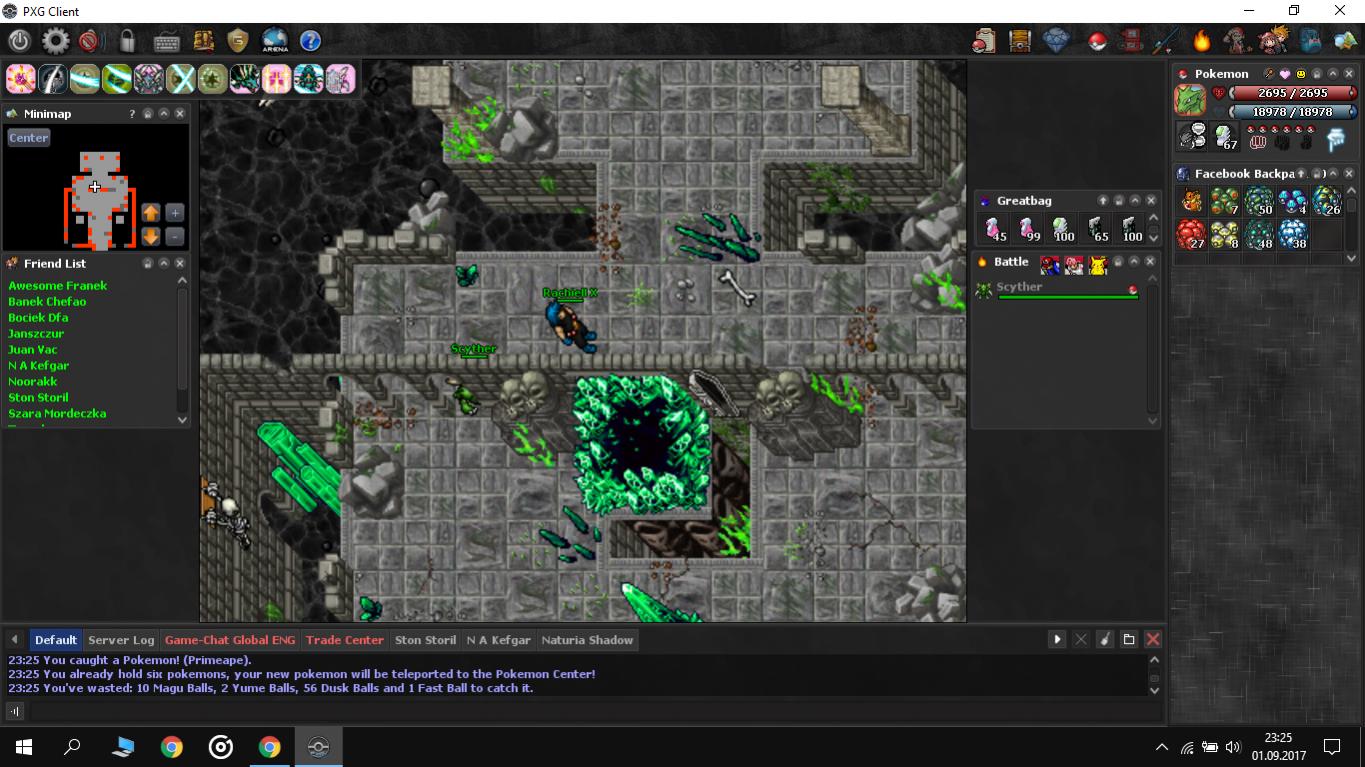Close the current chat tab with red X

[1153, 639]
